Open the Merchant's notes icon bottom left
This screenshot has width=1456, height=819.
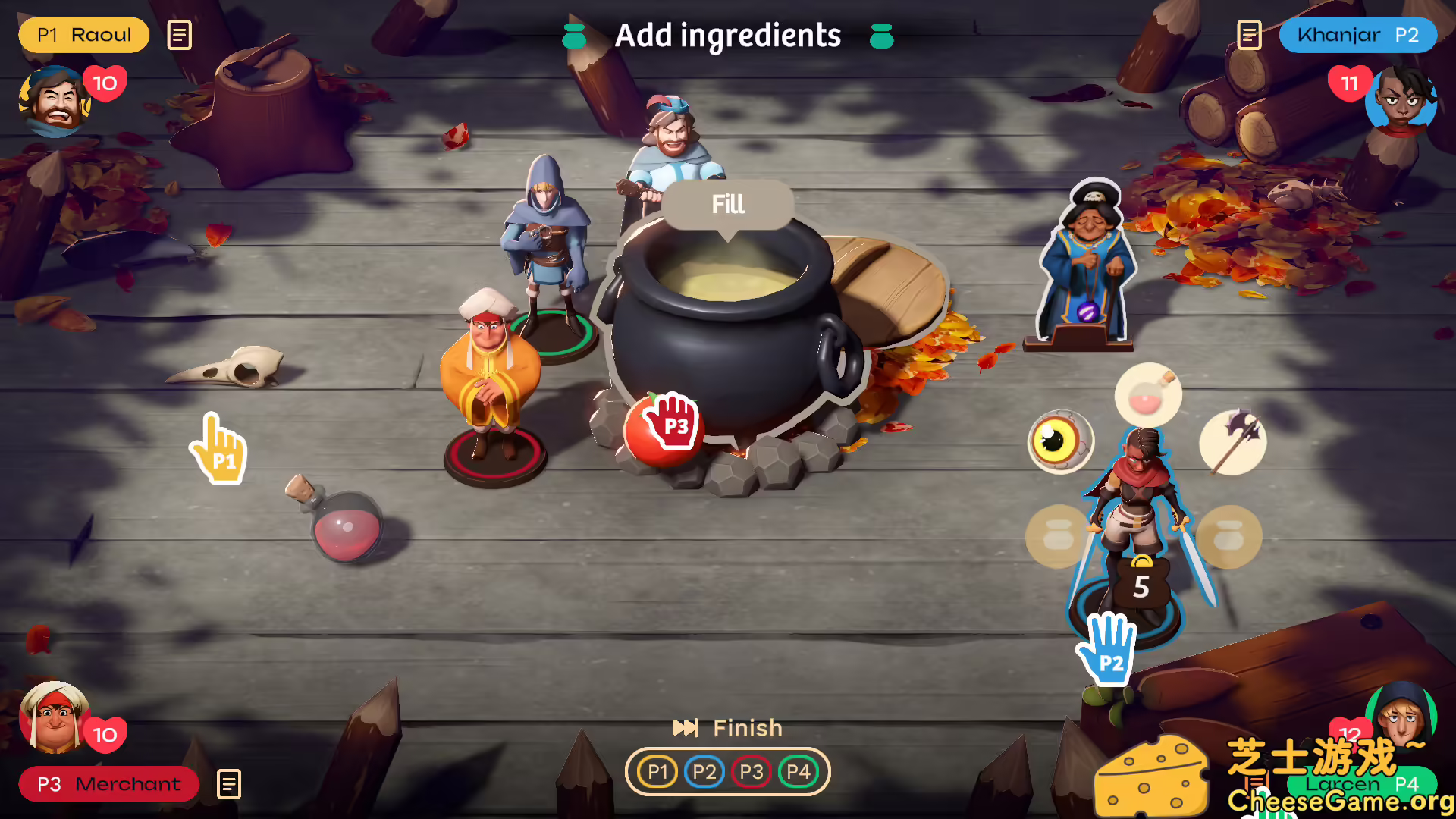tap(227, 785)
